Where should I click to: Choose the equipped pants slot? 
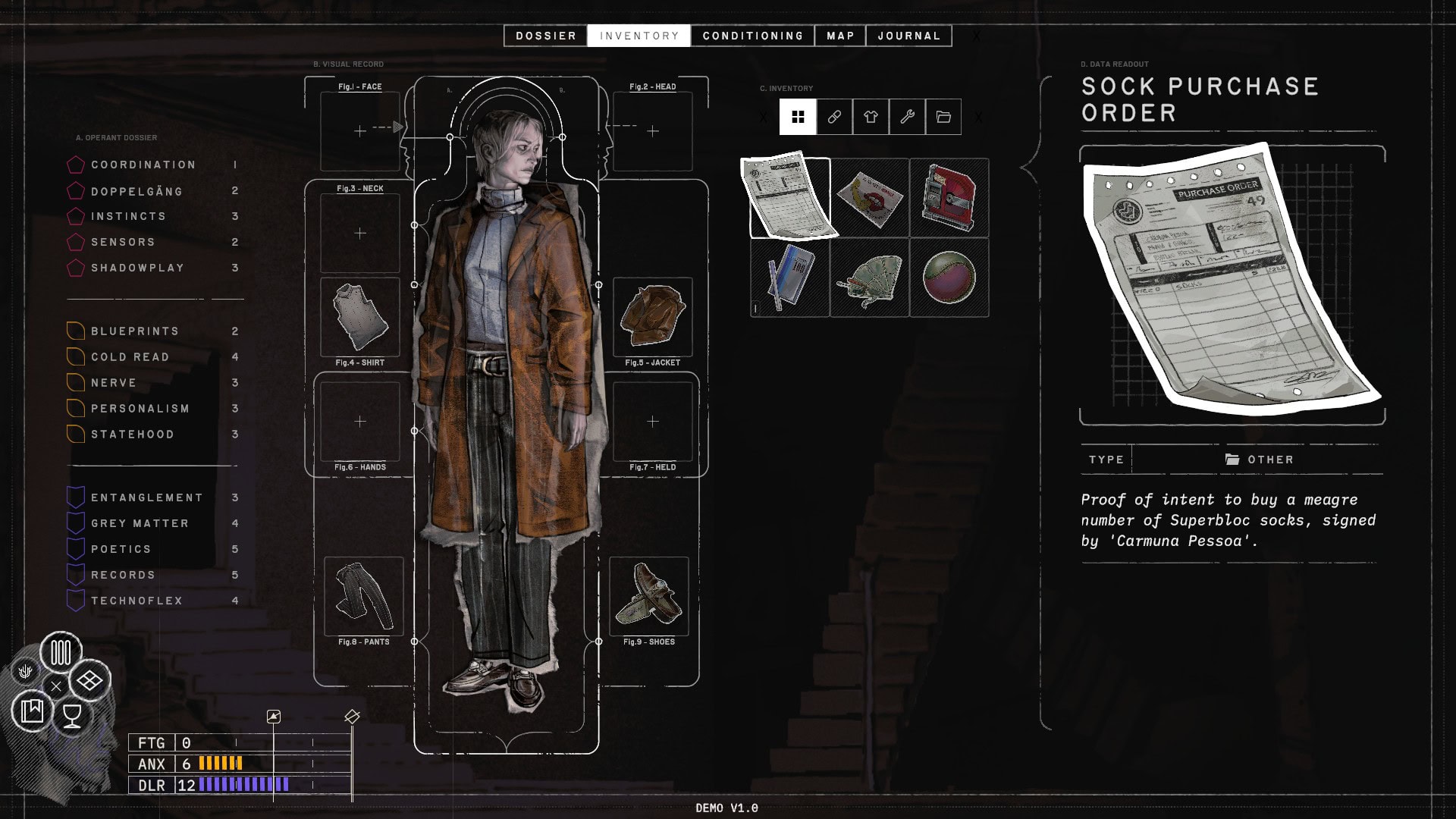coord(364,596)
